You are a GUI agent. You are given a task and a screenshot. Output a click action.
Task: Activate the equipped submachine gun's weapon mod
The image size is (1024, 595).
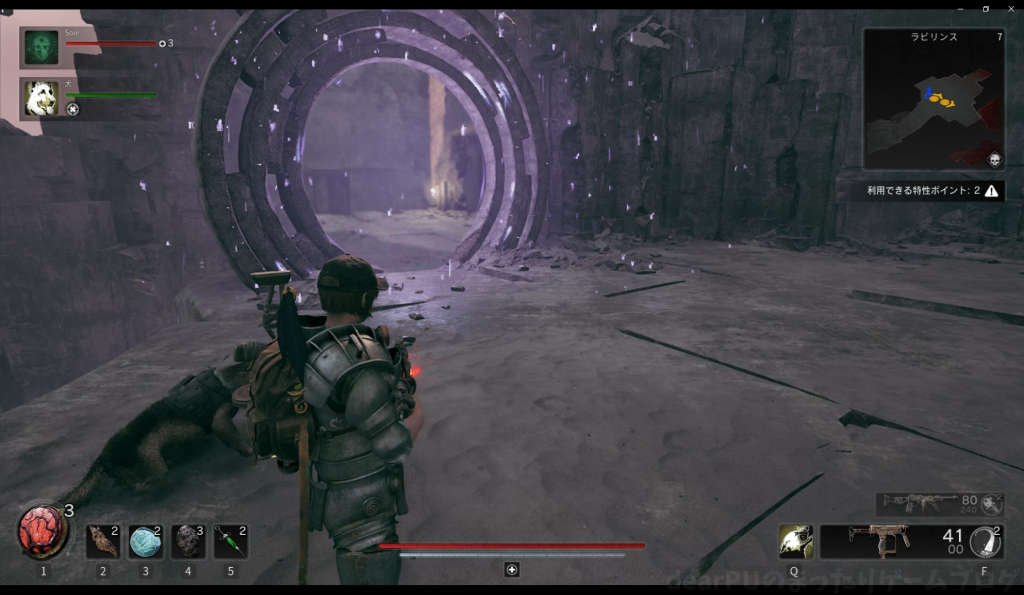coord(984,541)
